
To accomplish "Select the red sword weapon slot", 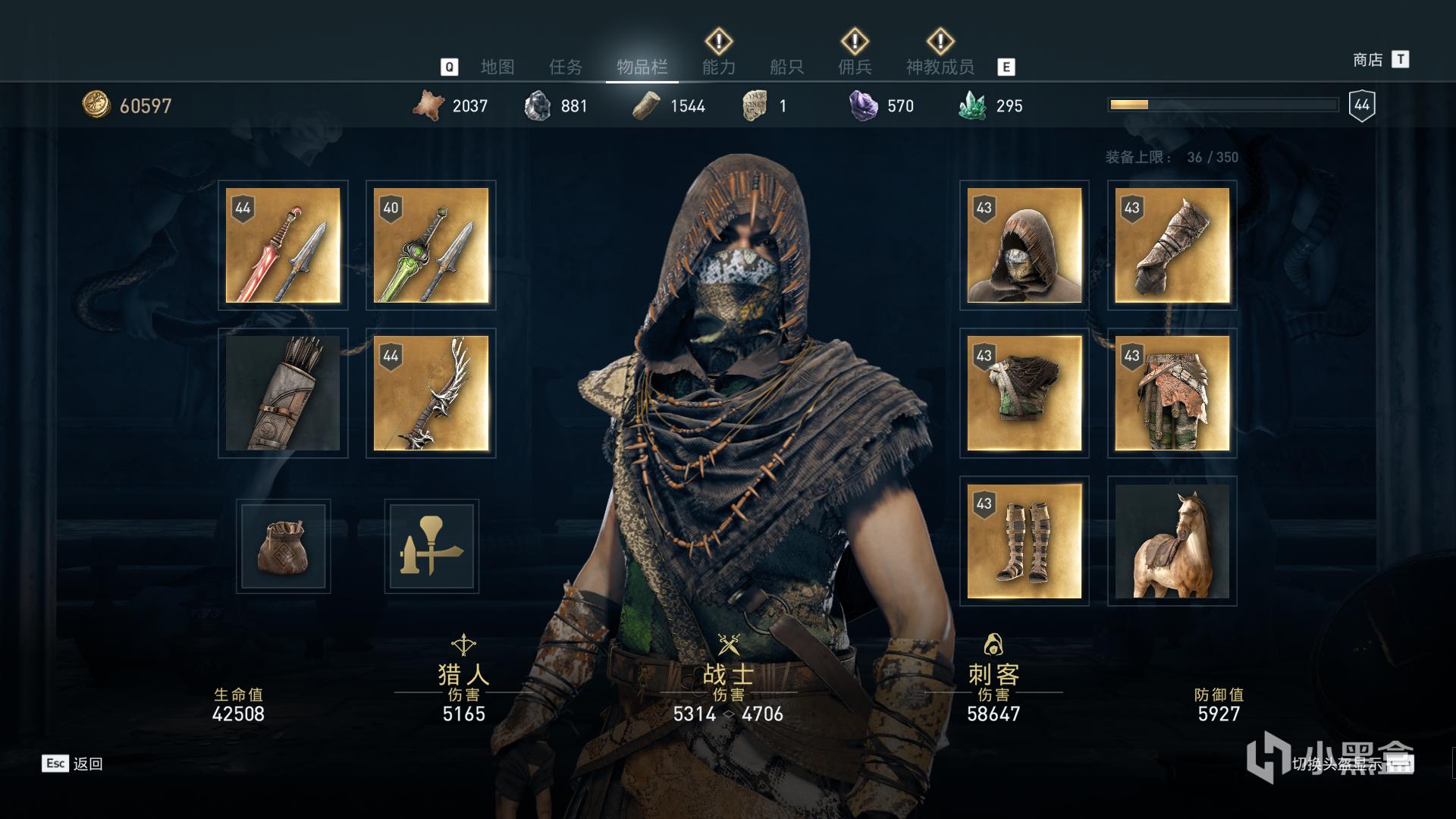I will point(283,245).
